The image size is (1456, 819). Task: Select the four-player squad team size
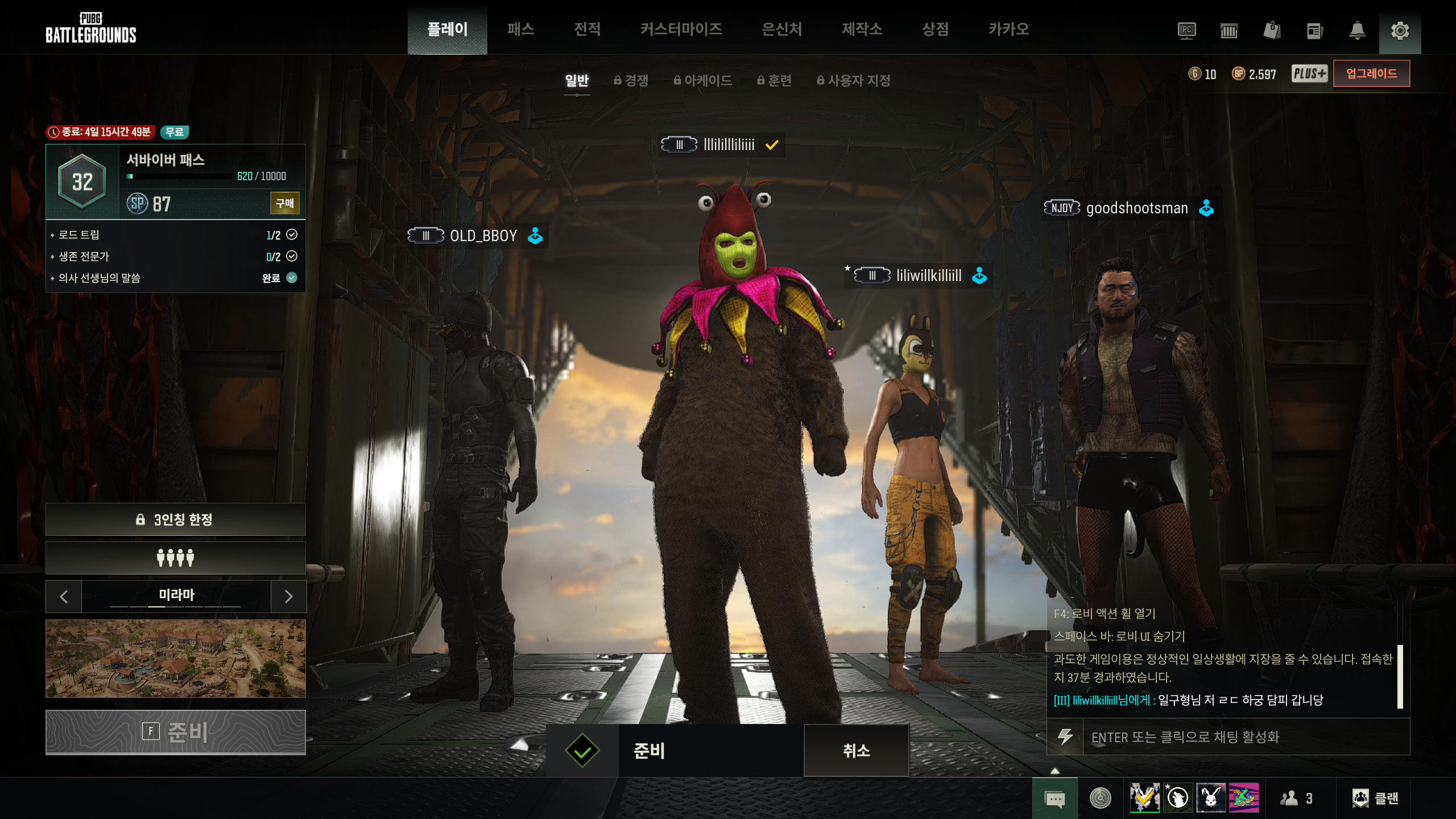point(175,558)
